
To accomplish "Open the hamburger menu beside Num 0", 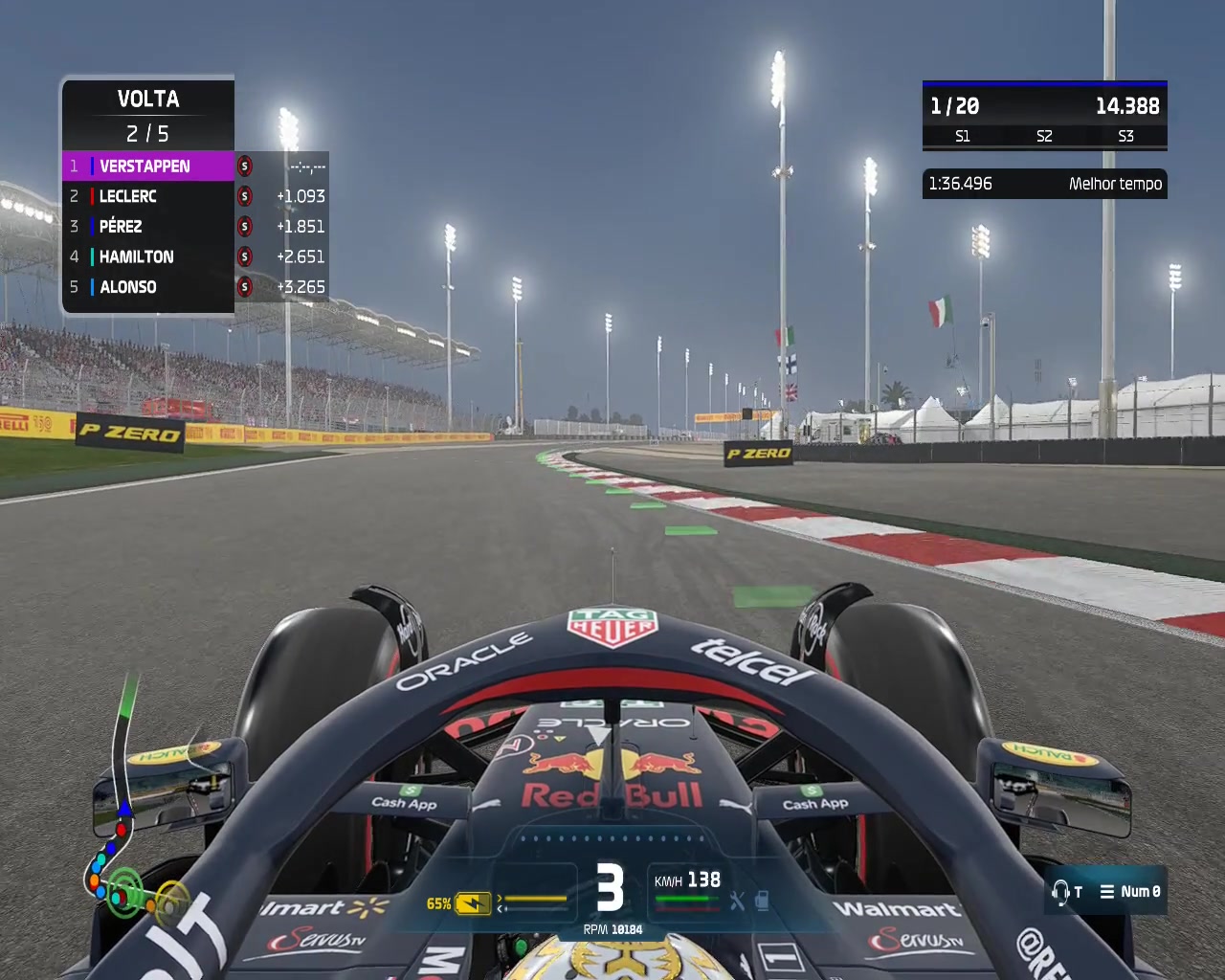I will [x=1107, y=891].
